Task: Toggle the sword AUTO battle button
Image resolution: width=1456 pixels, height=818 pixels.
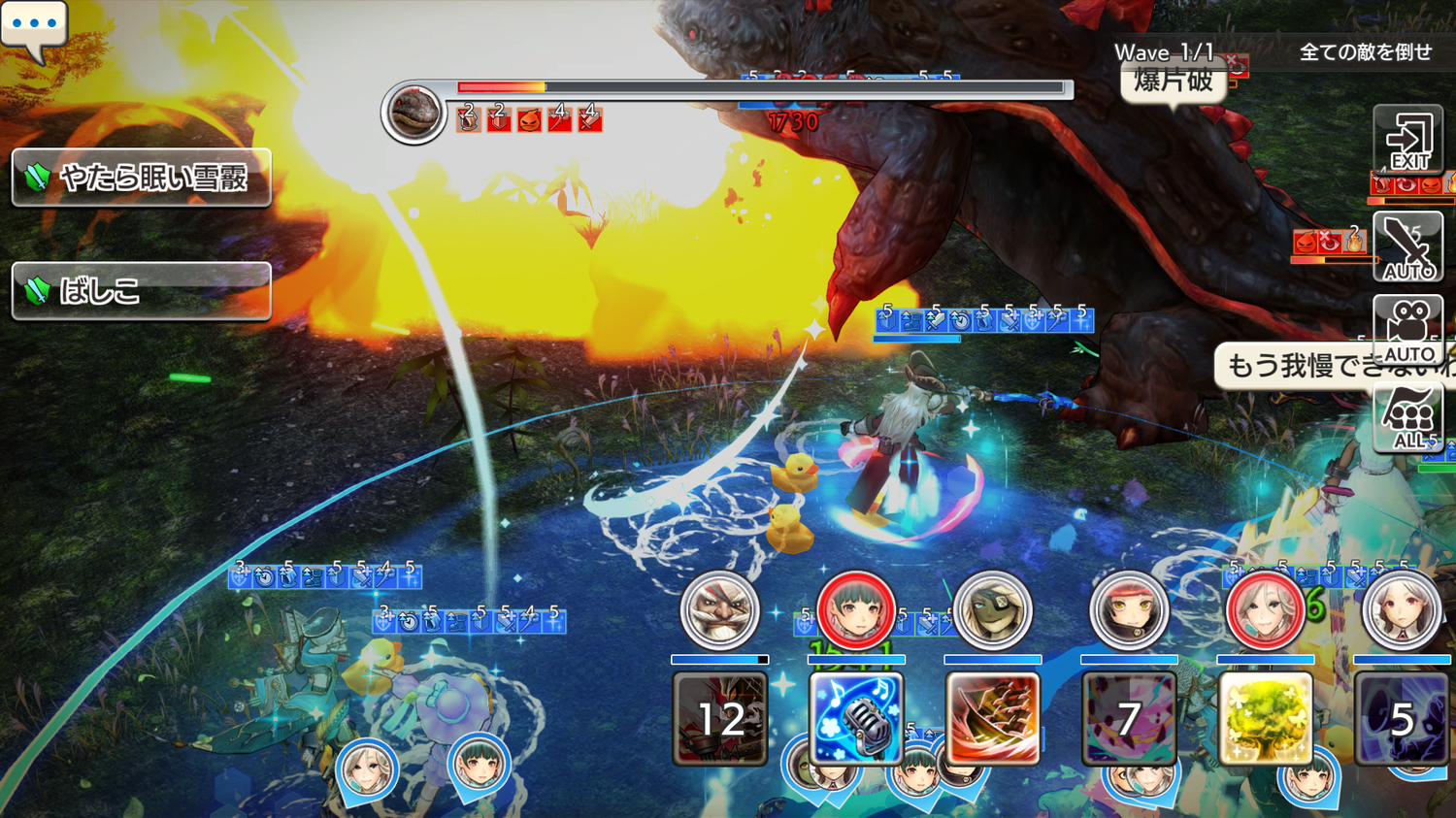Action: 1408,247
